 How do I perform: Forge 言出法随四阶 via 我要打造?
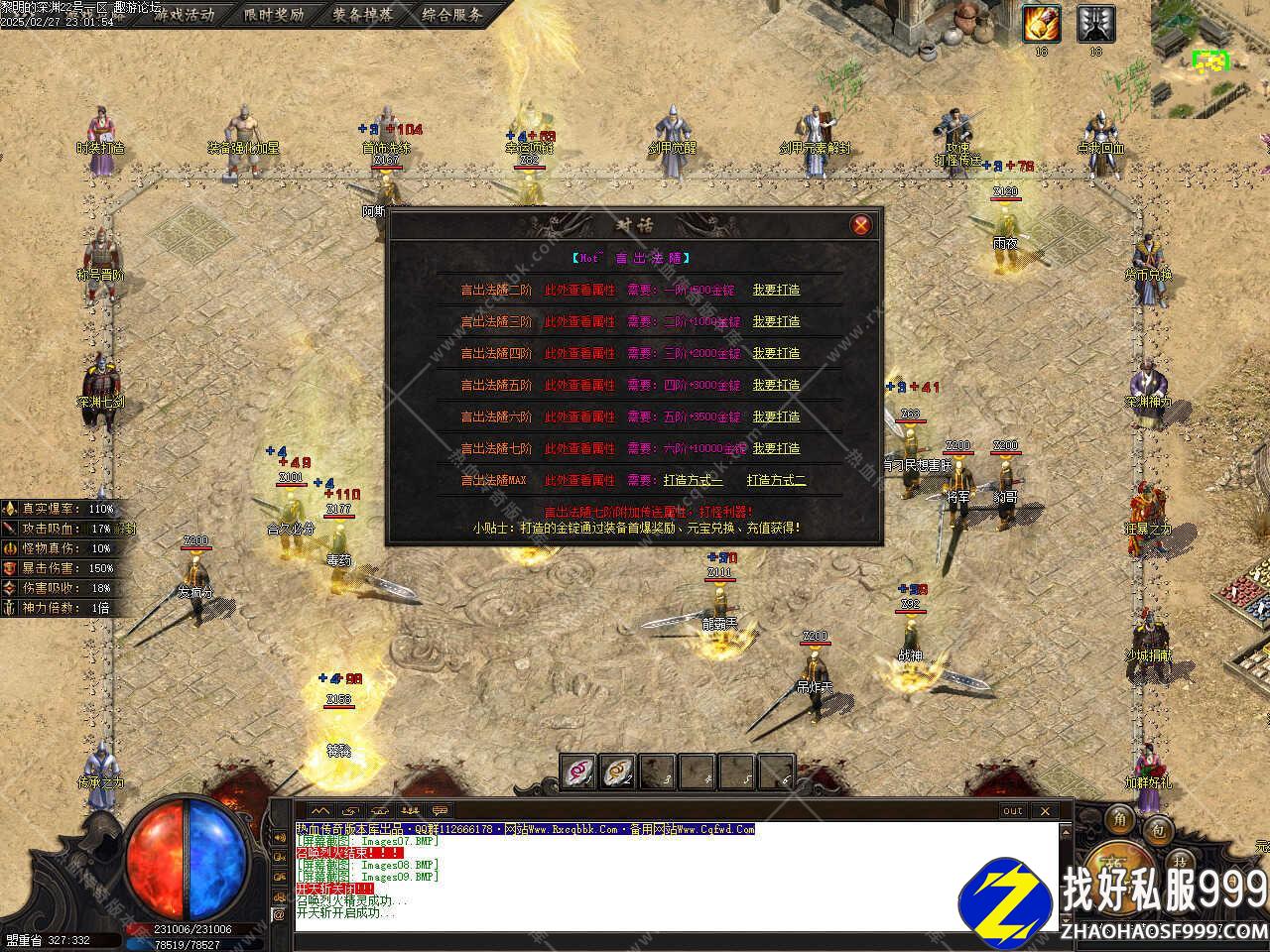776,354
